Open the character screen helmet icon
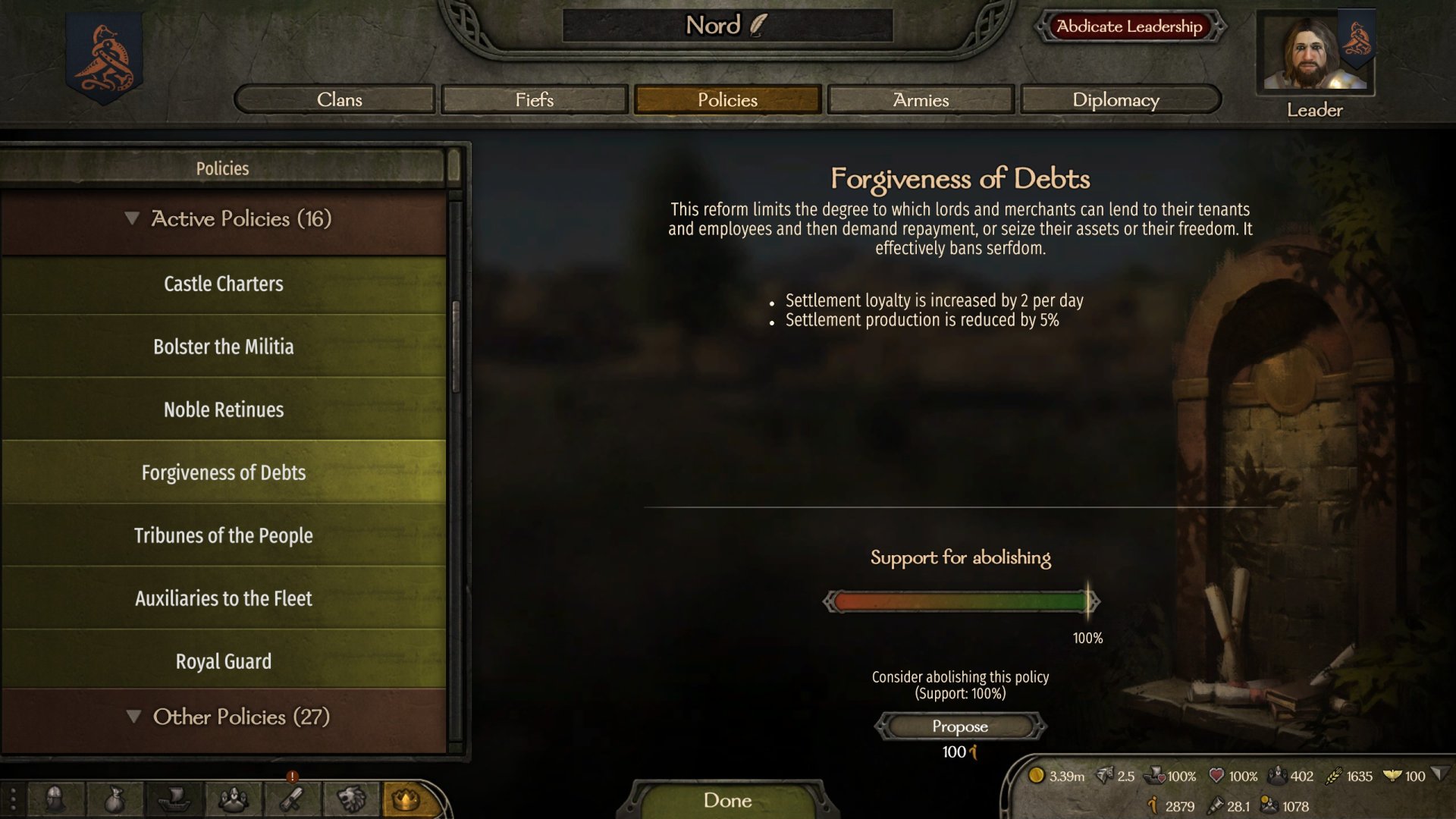This screenshot has width=1456, height=819. point(55,799)
